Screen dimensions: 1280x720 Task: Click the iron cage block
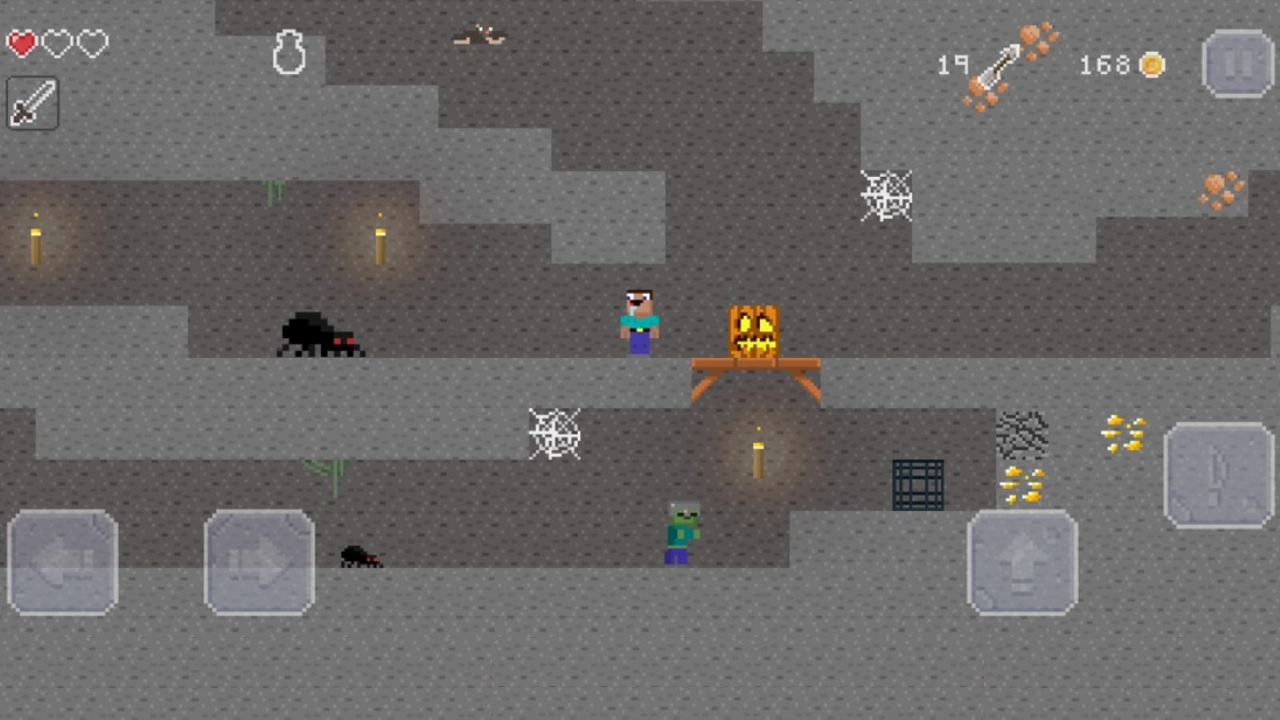pos(917,484)
